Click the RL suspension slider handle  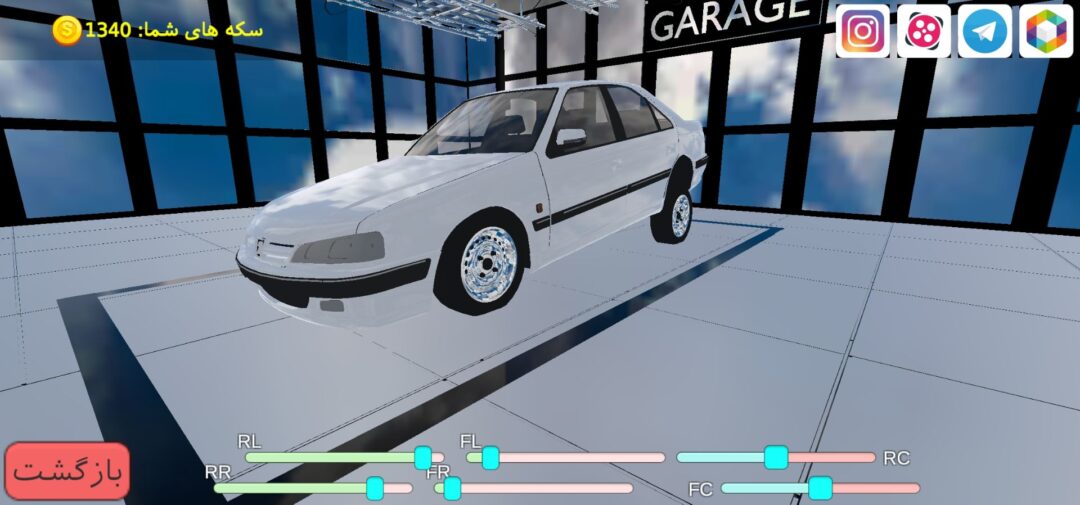[423, 457]
